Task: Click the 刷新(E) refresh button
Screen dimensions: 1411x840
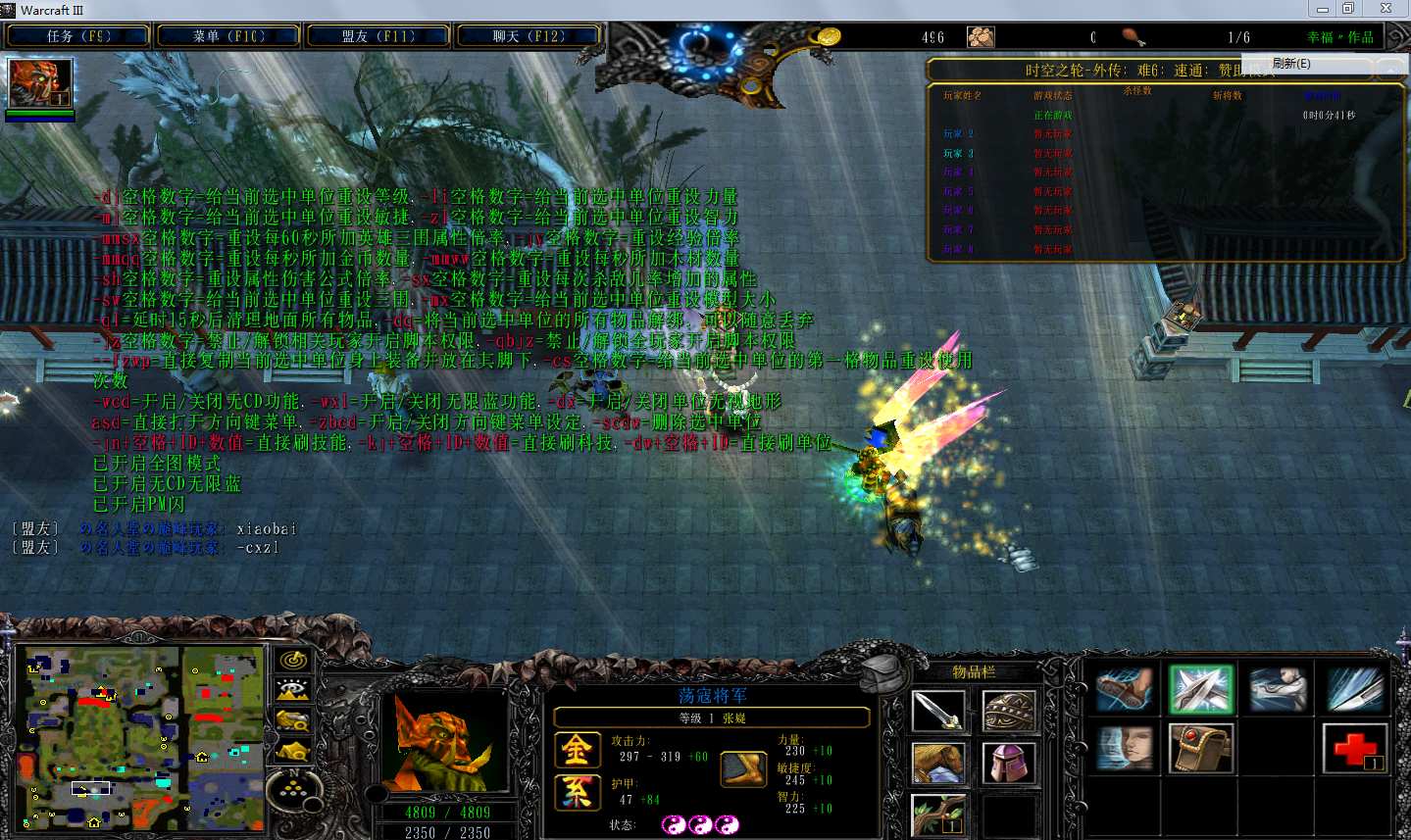Action: point(1291,64)
